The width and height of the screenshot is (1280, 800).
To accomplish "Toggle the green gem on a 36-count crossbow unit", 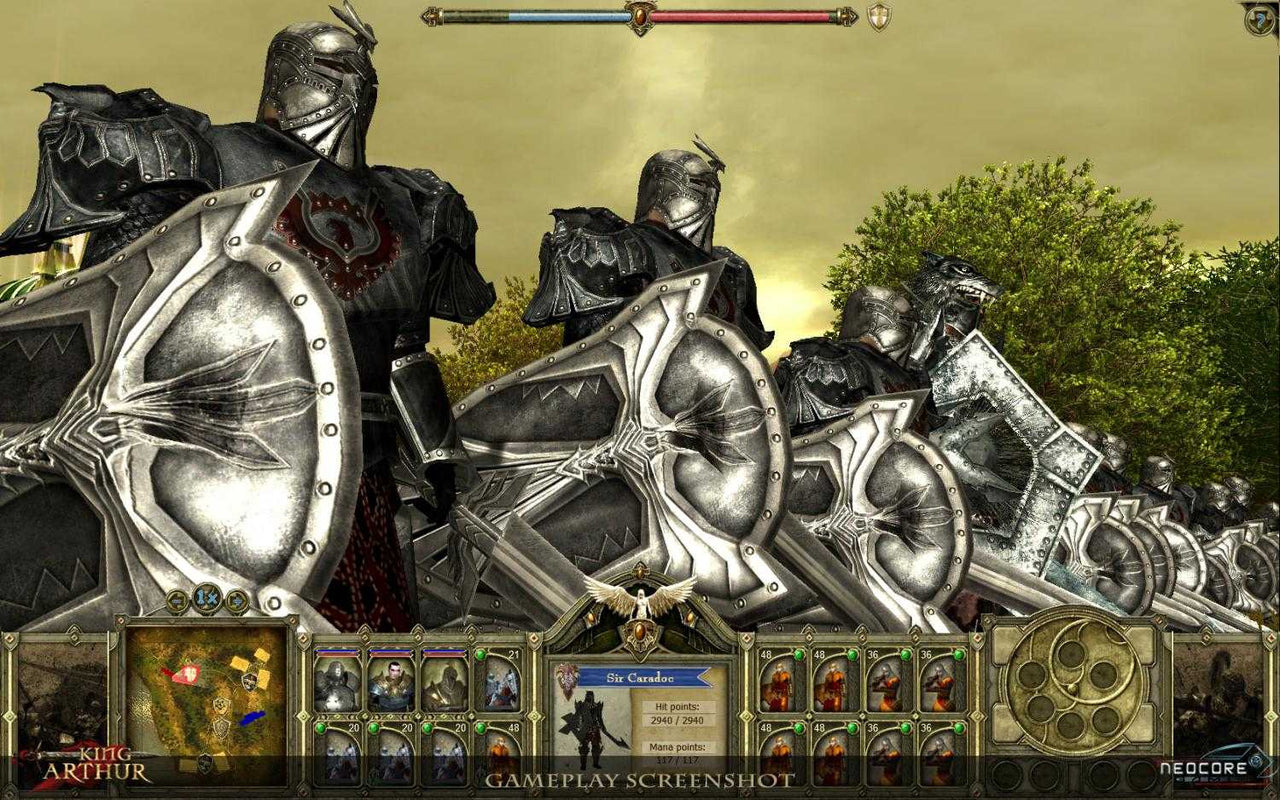I will [x=906, y=654].
